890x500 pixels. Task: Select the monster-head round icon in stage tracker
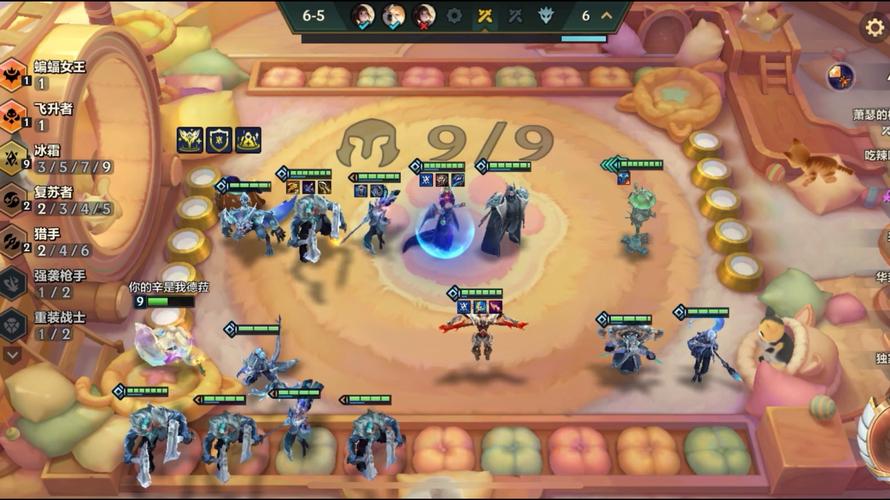click(x=546, y=16)
